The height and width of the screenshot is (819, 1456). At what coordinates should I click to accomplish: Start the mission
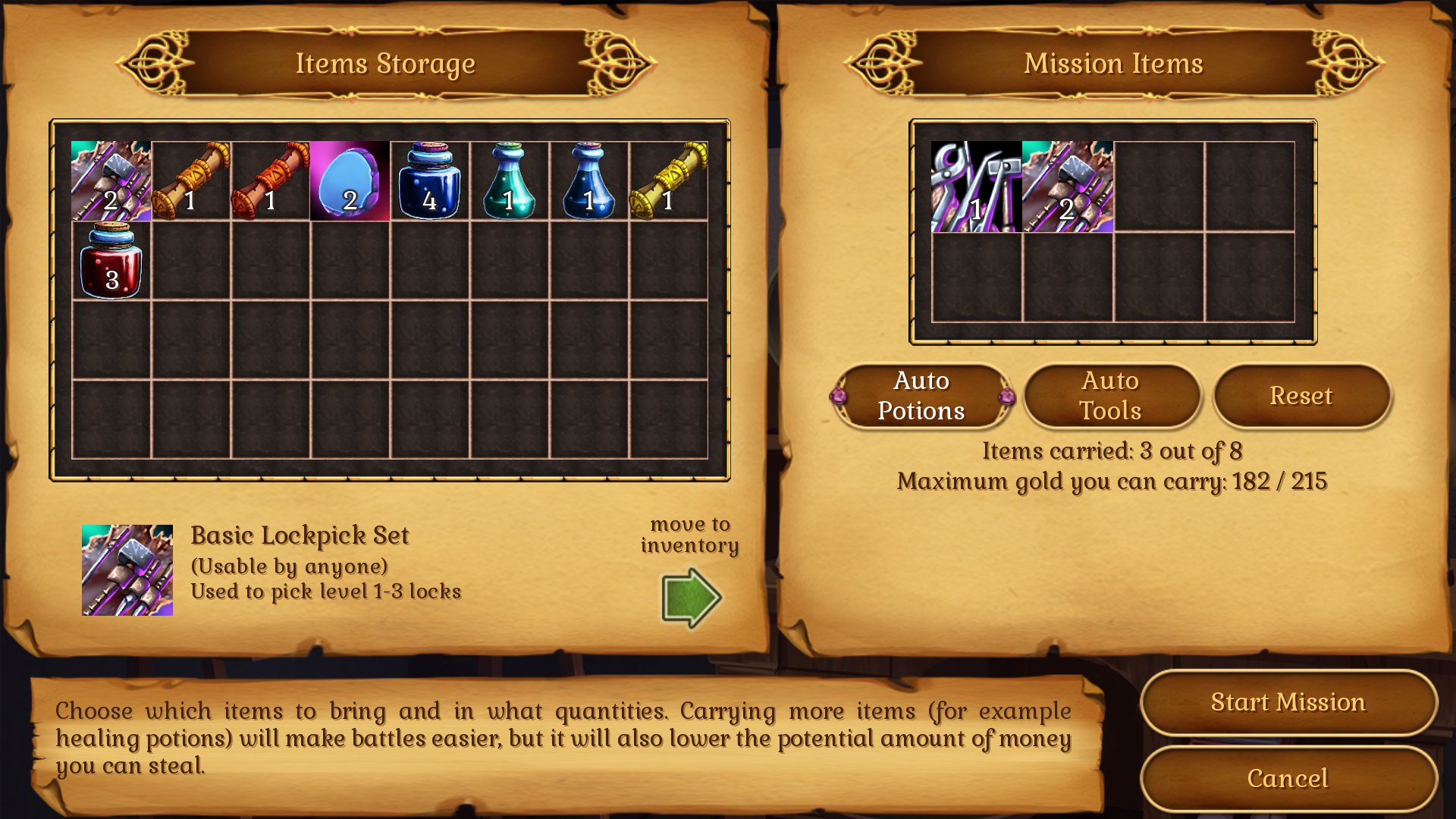(x=1288, y=702)
